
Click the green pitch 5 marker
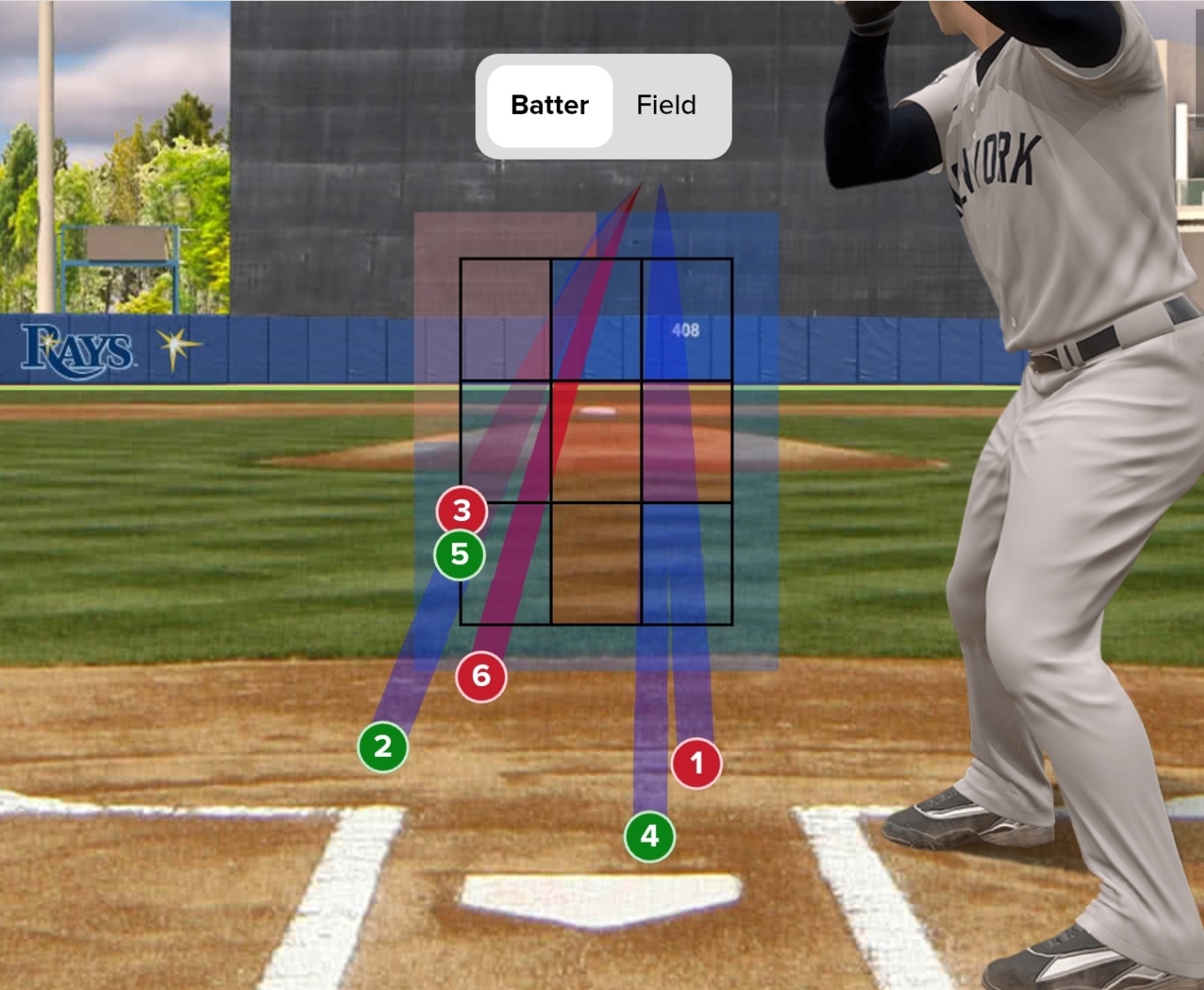pyautogui.click(x=460, y=555)
